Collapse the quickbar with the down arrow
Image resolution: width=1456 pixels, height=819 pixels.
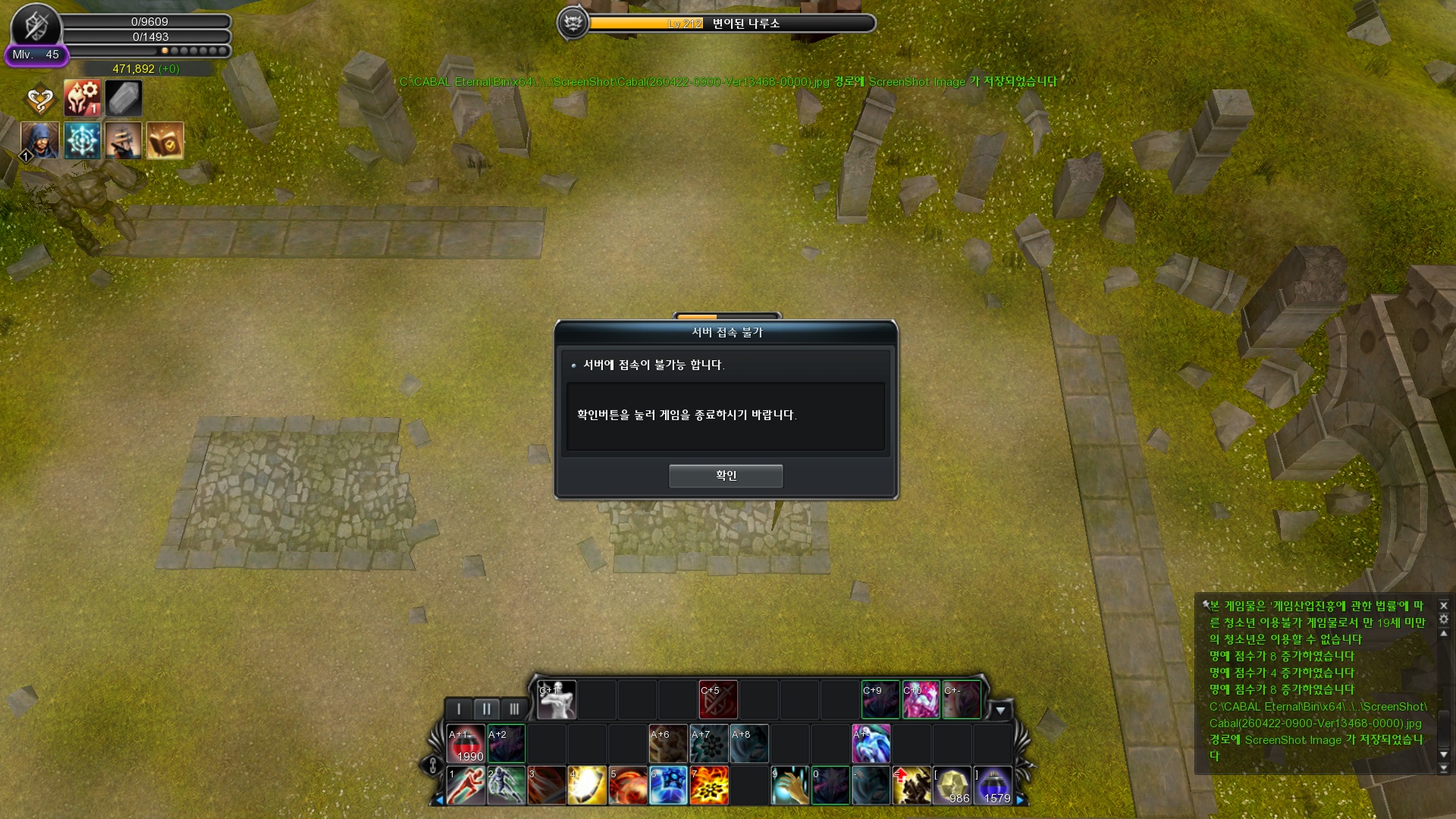pos(1000,711)
